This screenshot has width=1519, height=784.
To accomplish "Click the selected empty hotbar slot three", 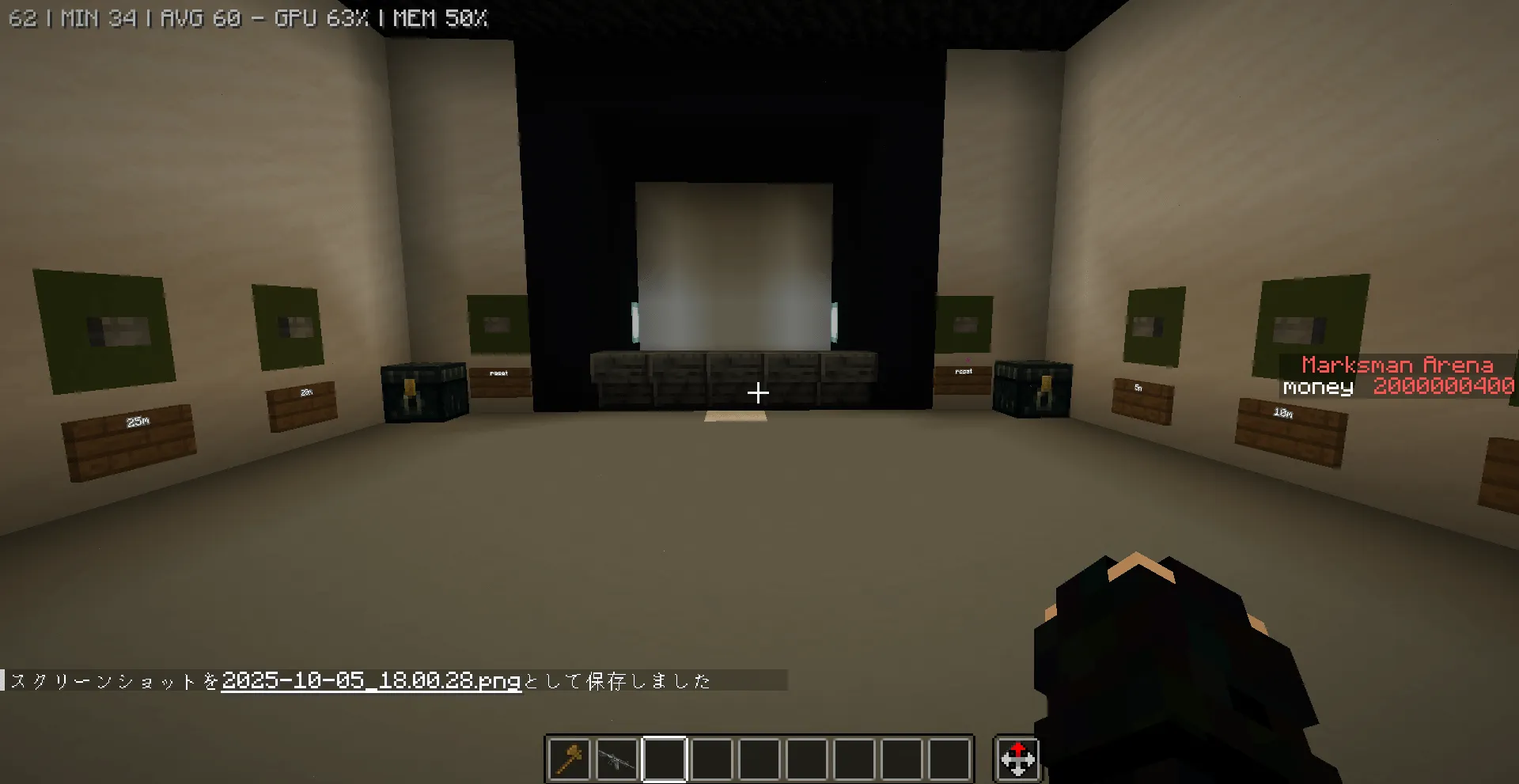I will [x=665, y=759].
